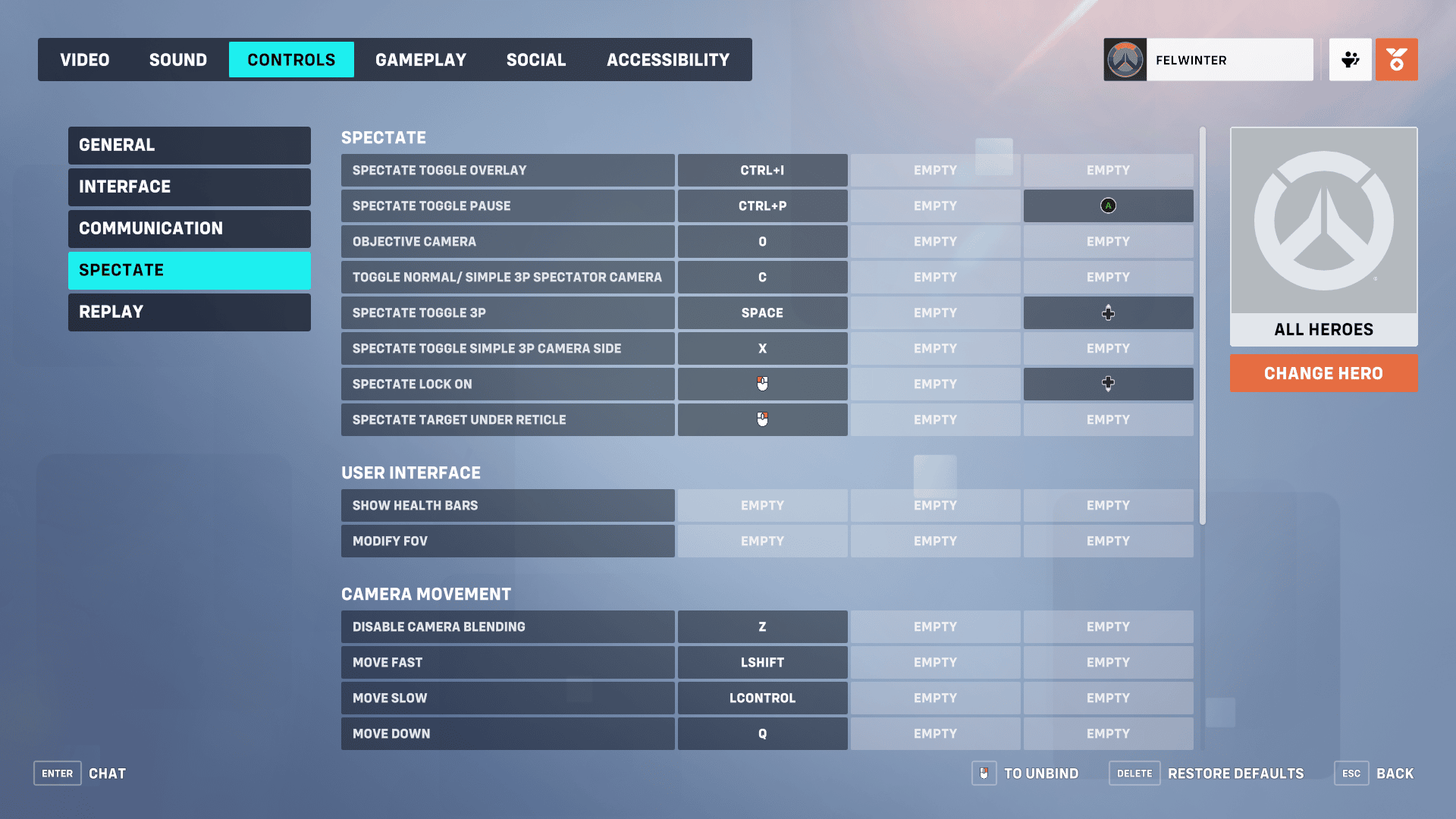
Task: Click RESTORE DEFAULTS at the bottom
Action: (1235, 773)
